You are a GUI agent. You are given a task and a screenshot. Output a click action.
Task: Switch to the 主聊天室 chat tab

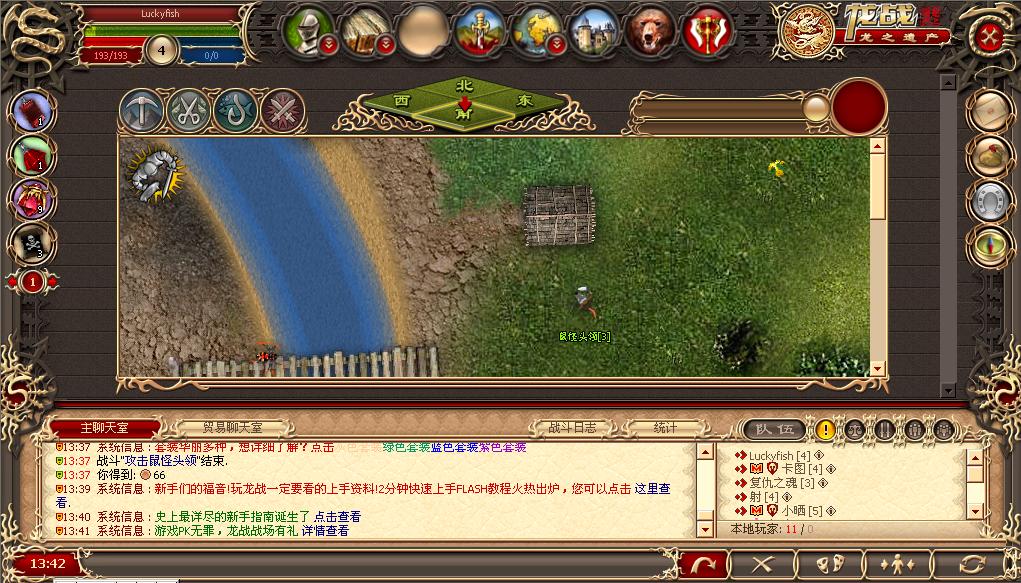104,428
